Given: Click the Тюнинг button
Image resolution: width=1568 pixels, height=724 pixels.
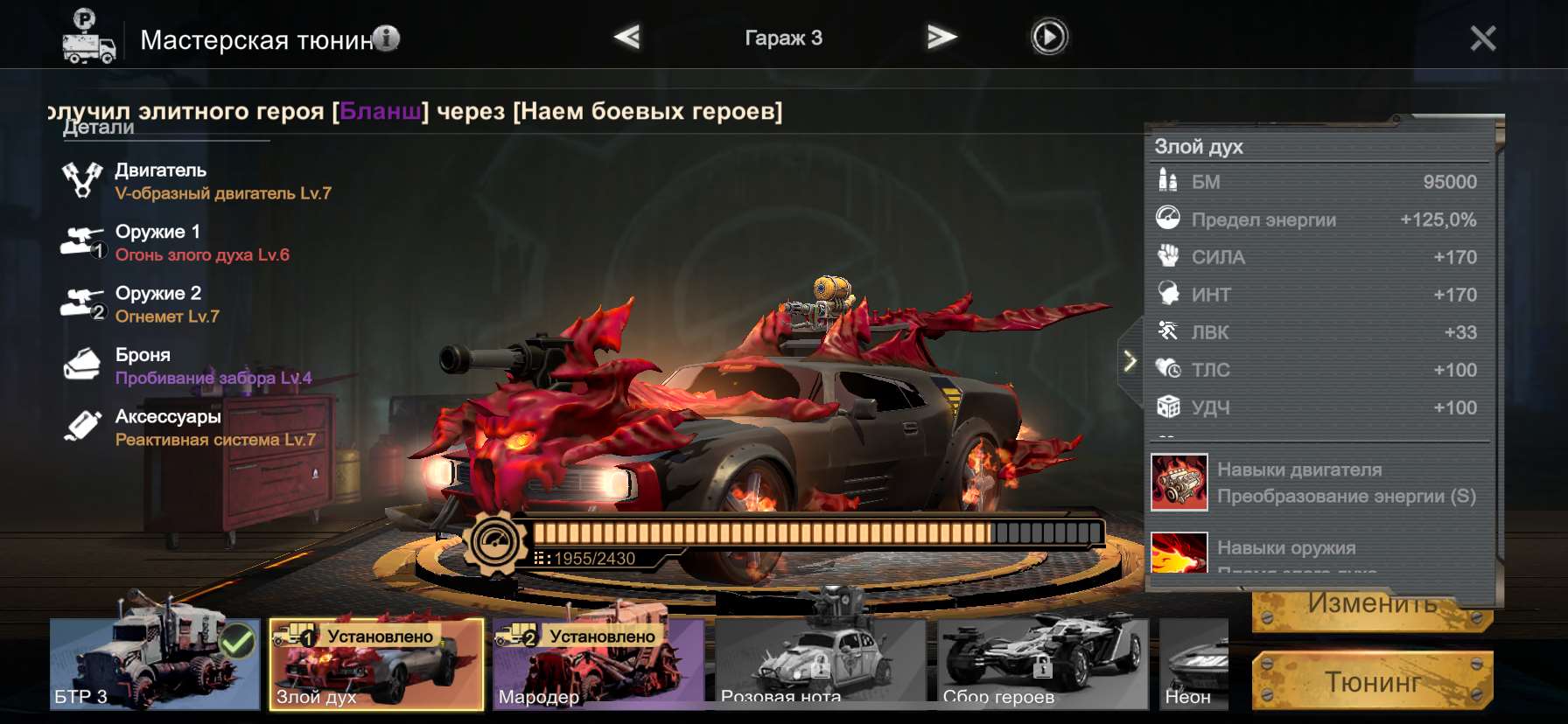Looking at the screenshot, I should (x=1371, y=681).
